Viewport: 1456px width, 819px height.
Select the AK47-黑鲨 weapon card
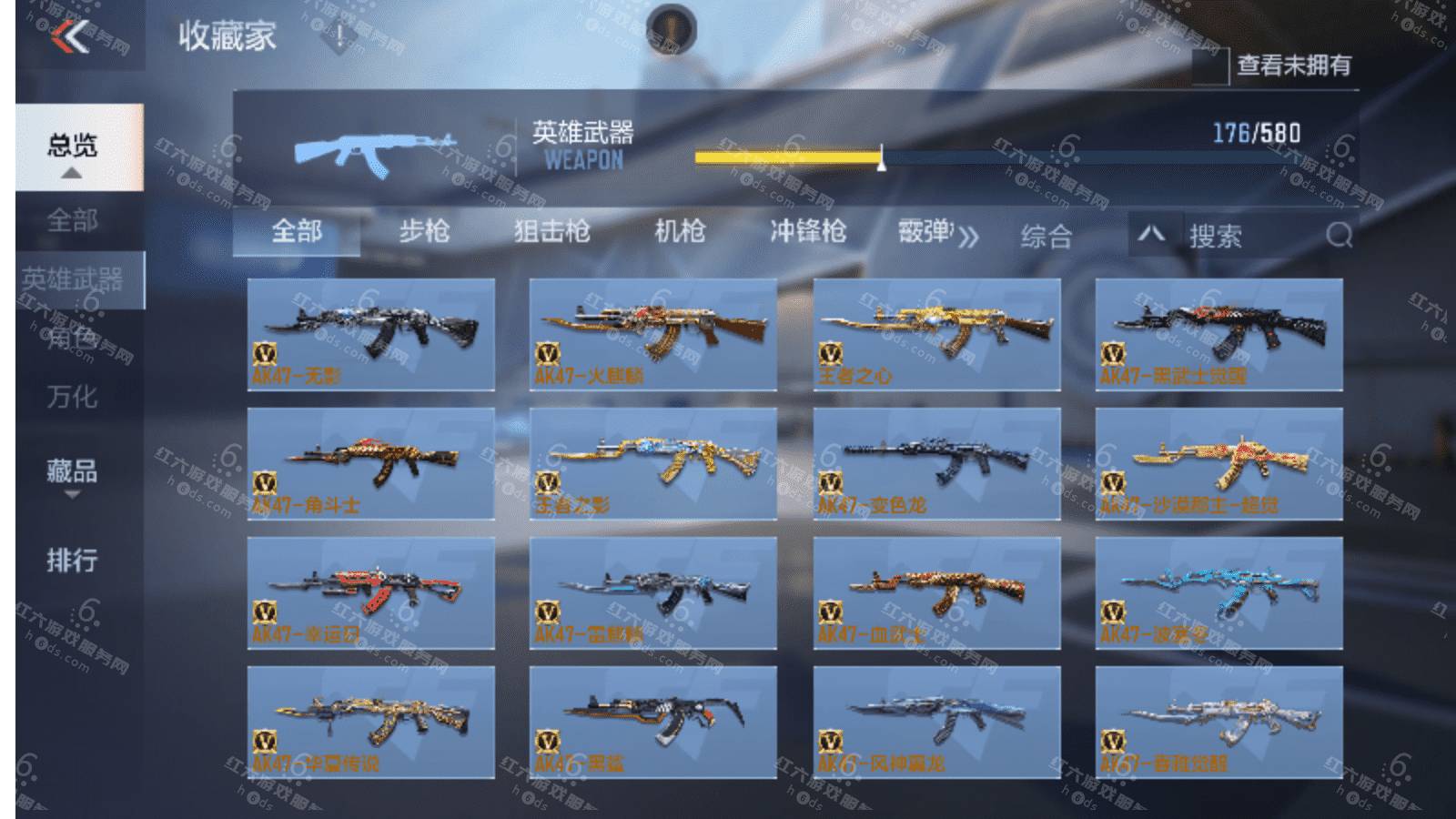click(x=653, y=723)
